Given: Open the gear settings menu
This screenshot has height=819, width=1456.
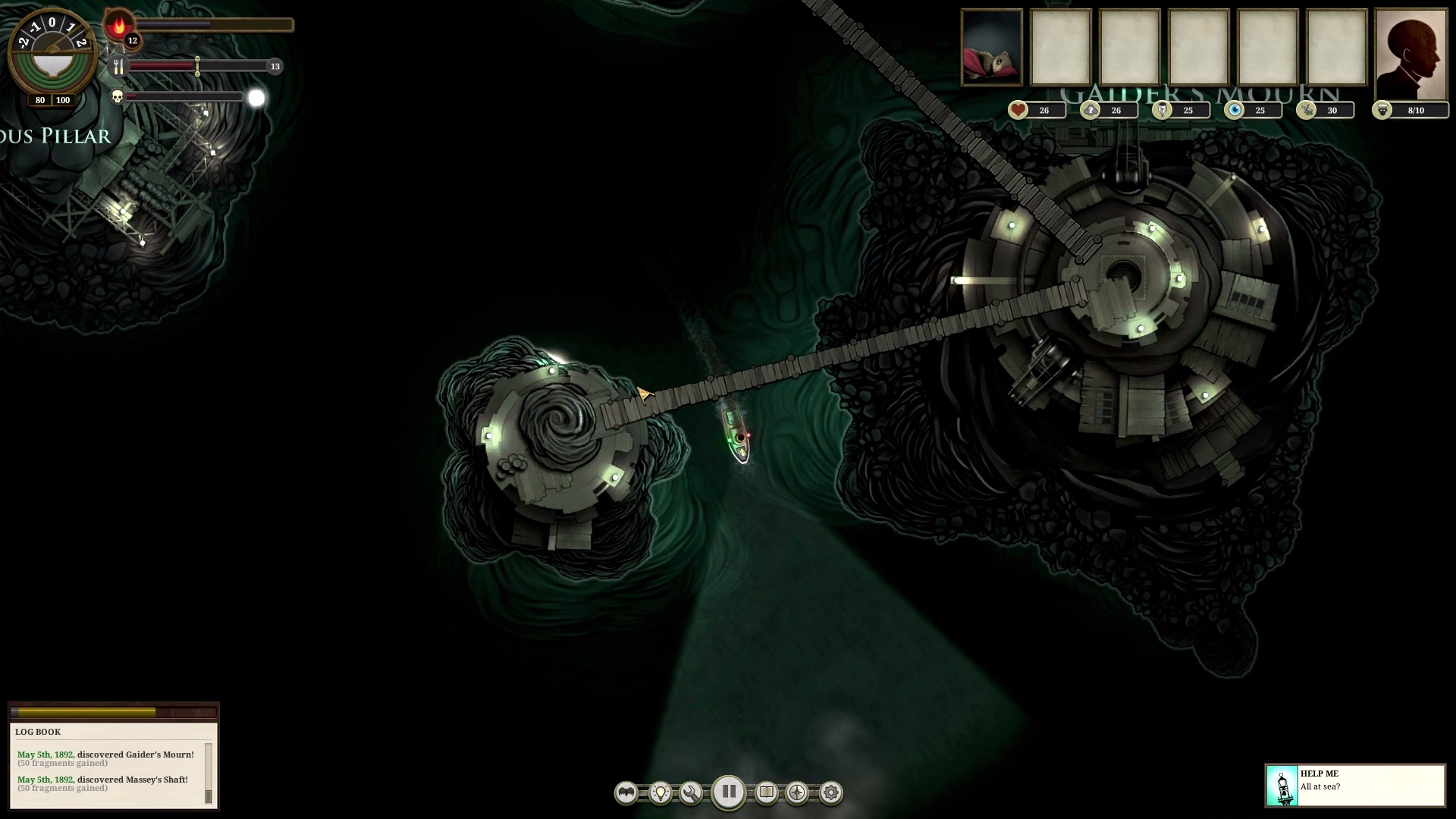Looking at the screenshot, I should click(x=831, y=793).
